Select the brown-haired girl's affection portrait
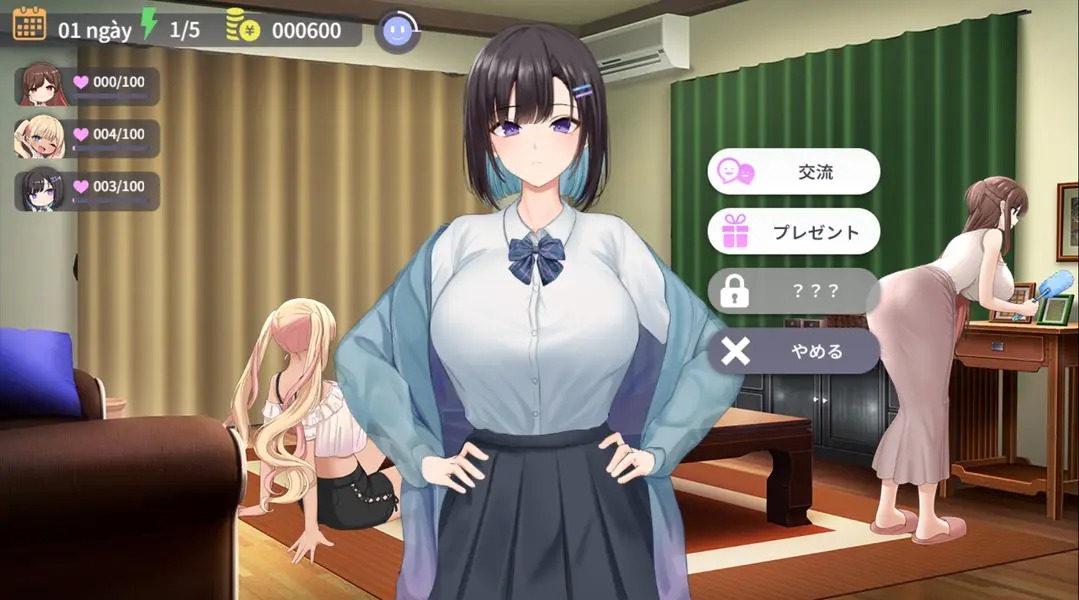The width and height of the screenshot is (1079, 600). click(40, 84)
